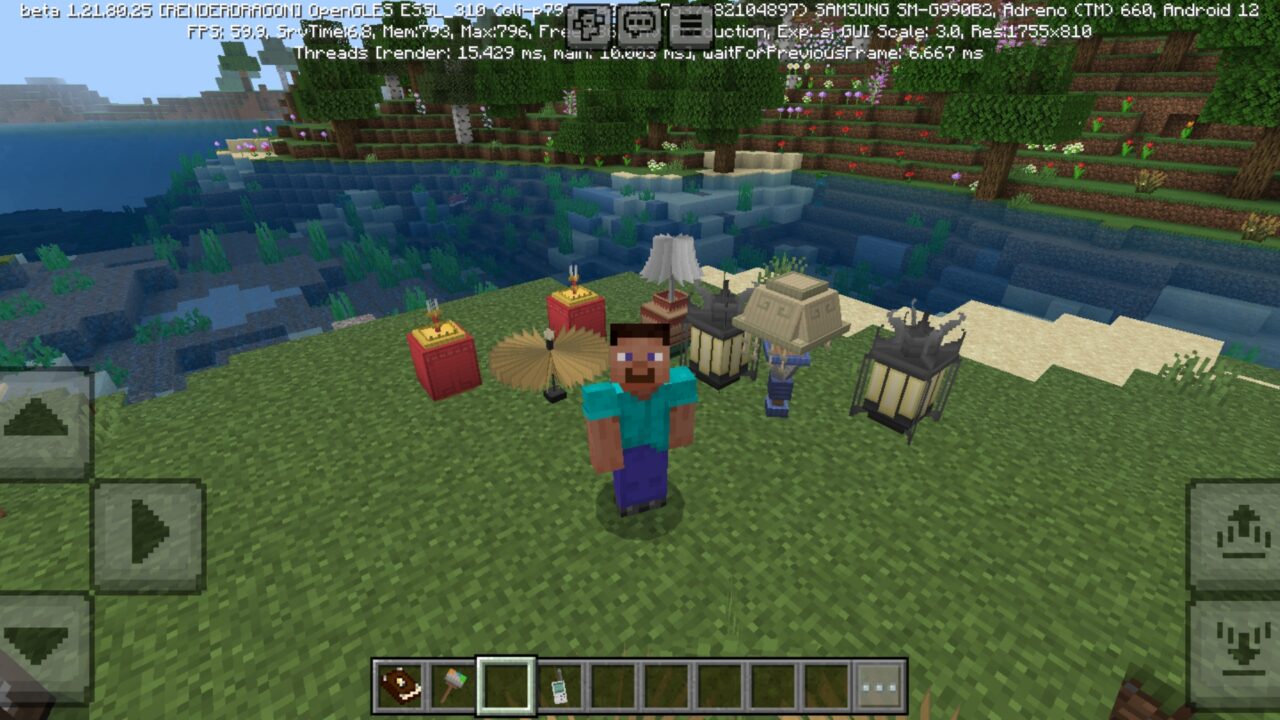The image size is (1280, 720).
Task: Select the paintbrush hotbar slot
Action: (452, 686)
